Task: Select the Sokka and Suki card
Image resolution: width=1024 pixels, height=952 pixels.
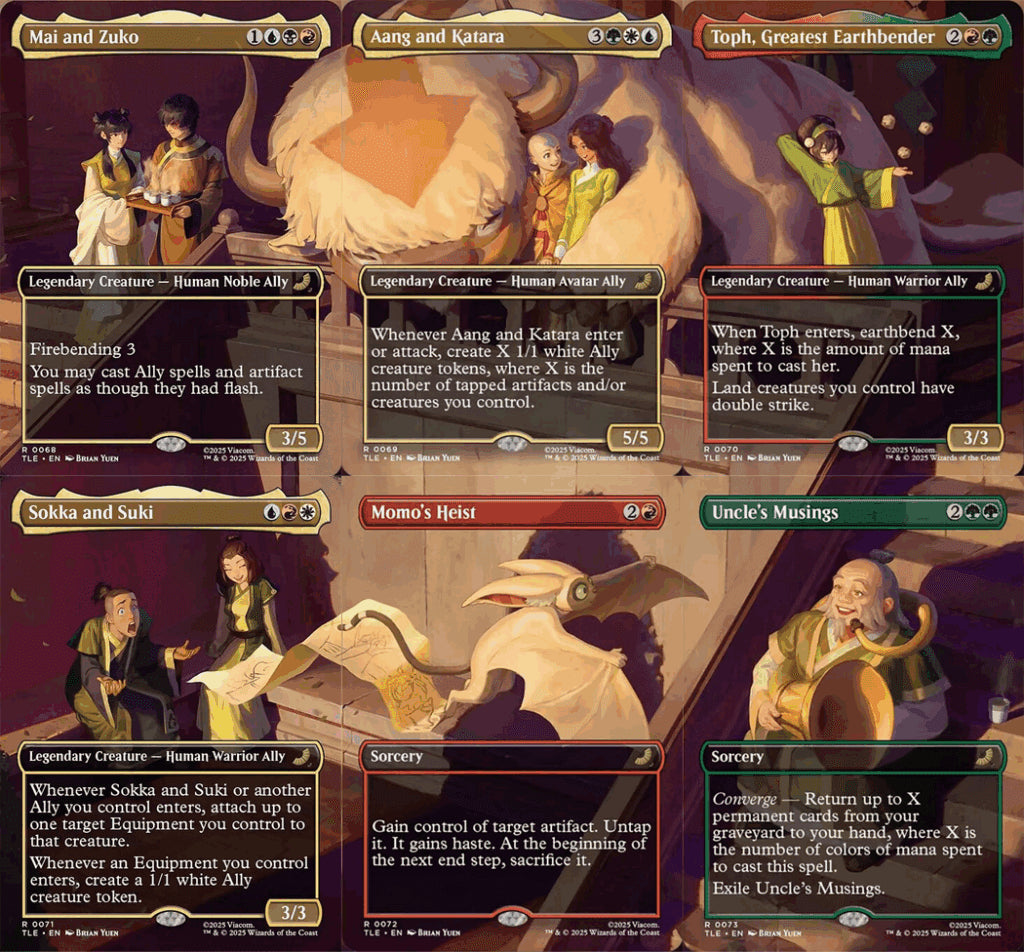Action: (170, 714)
